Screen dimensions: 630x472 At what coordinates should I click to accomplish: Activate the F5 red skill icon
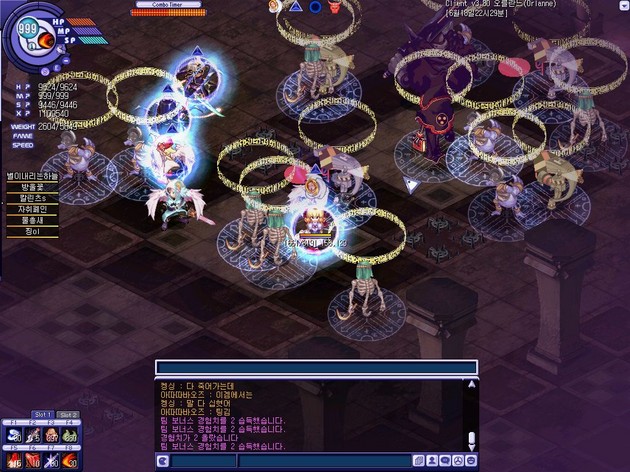15,461
